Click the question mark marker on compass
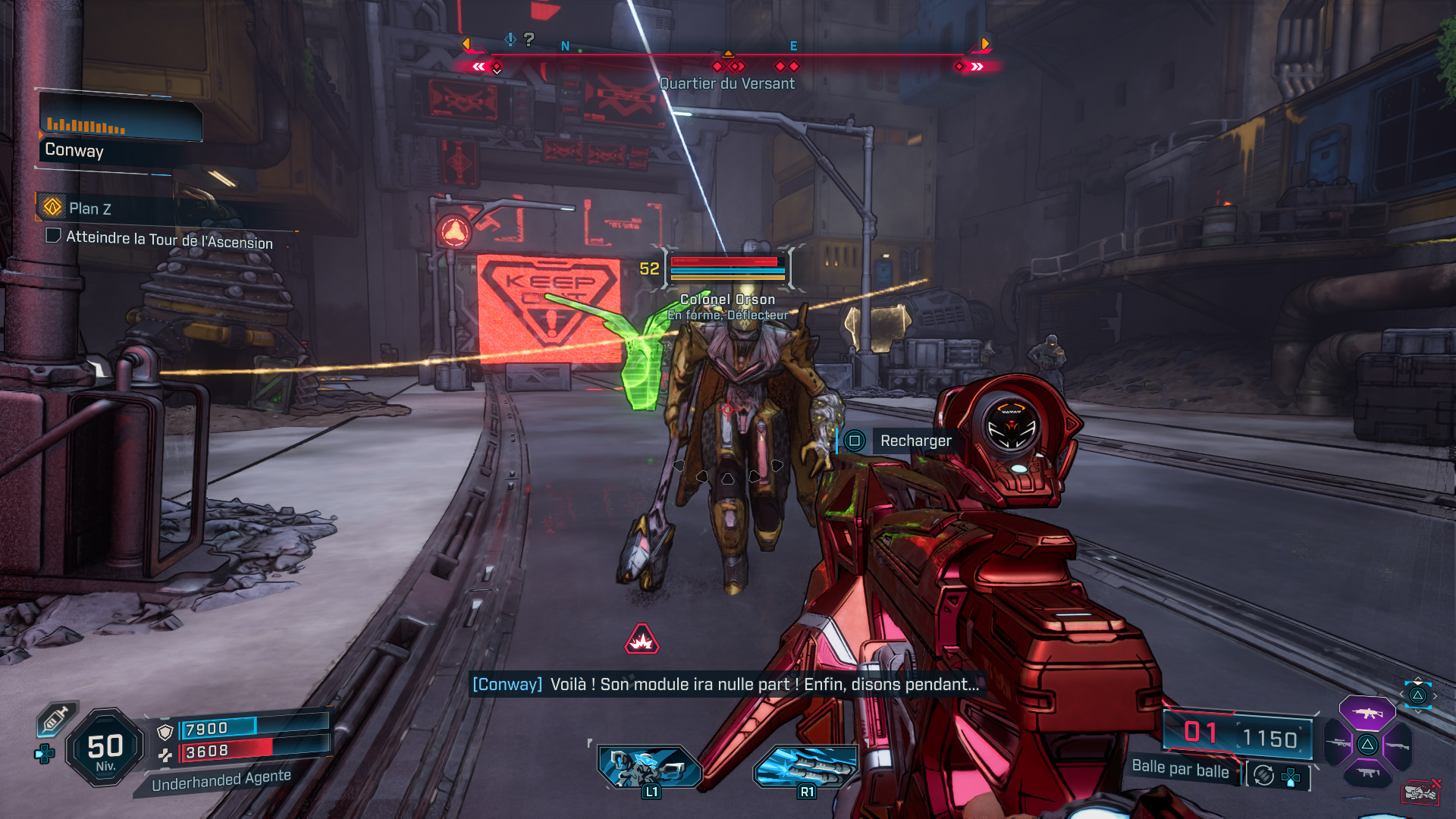 click(529, 39)
